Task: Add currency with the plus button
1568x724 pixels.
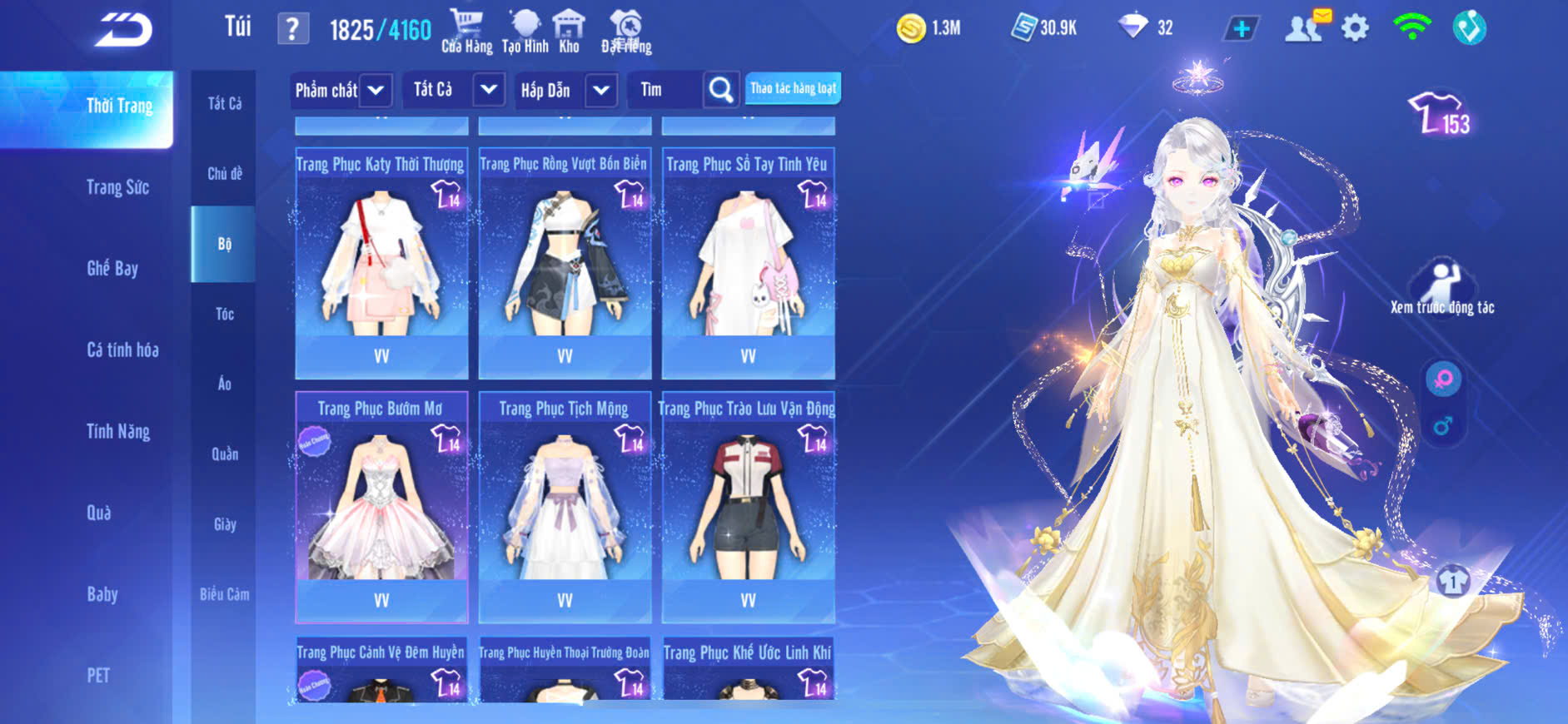Action: (x=1241, y=29)
